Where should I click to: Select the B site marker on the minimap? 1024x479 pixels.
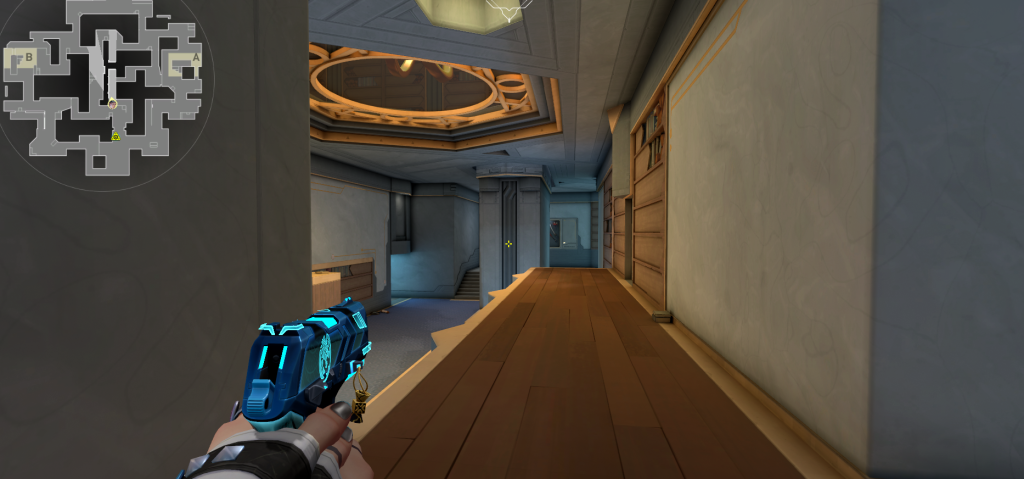coord(29,57)
